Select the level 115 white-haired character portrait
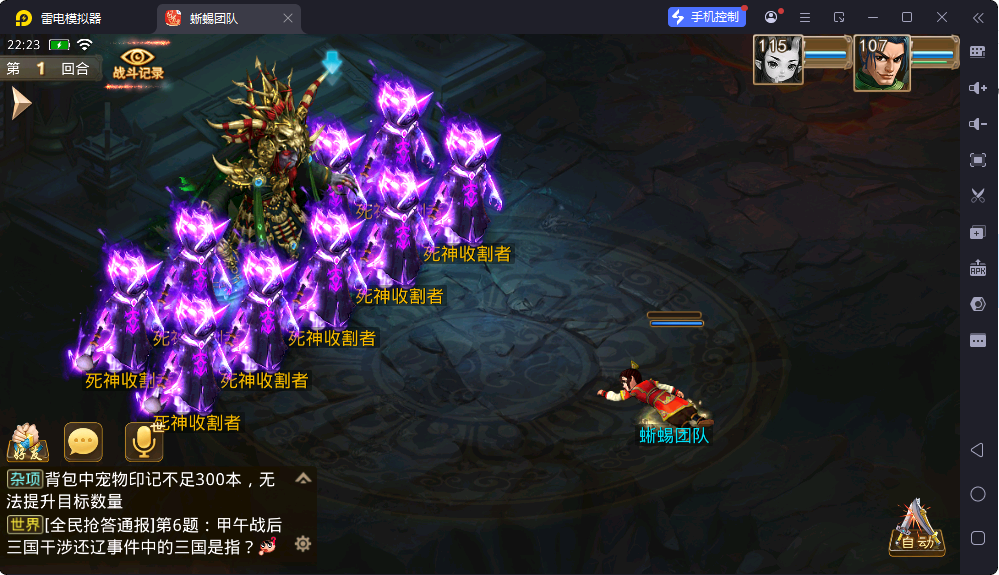This screenshot has width=999, height=575. point(777,60)
